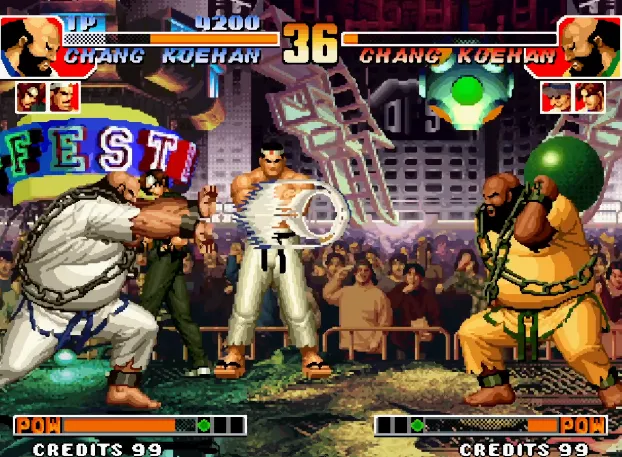
Task: Click player one's Chang Koehan portrait
Action: pyautogui.click(x=30, y=43)
